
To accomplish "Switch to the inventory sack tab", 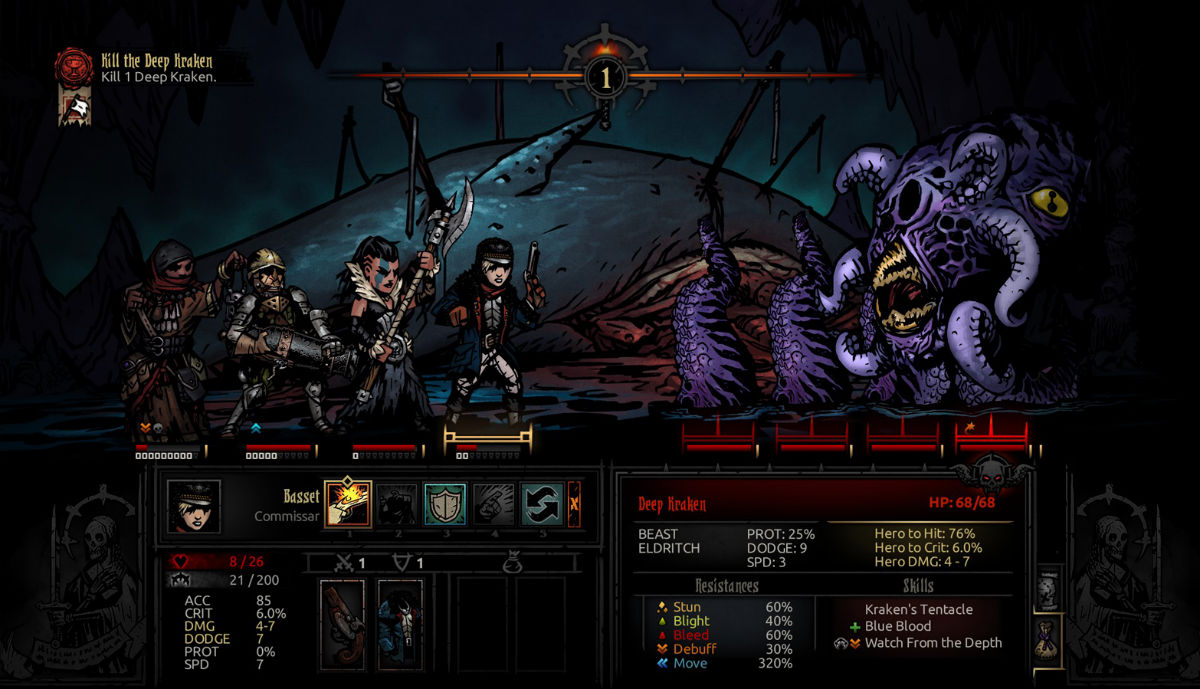I will pyautogui.click(x=1048, y=637).
